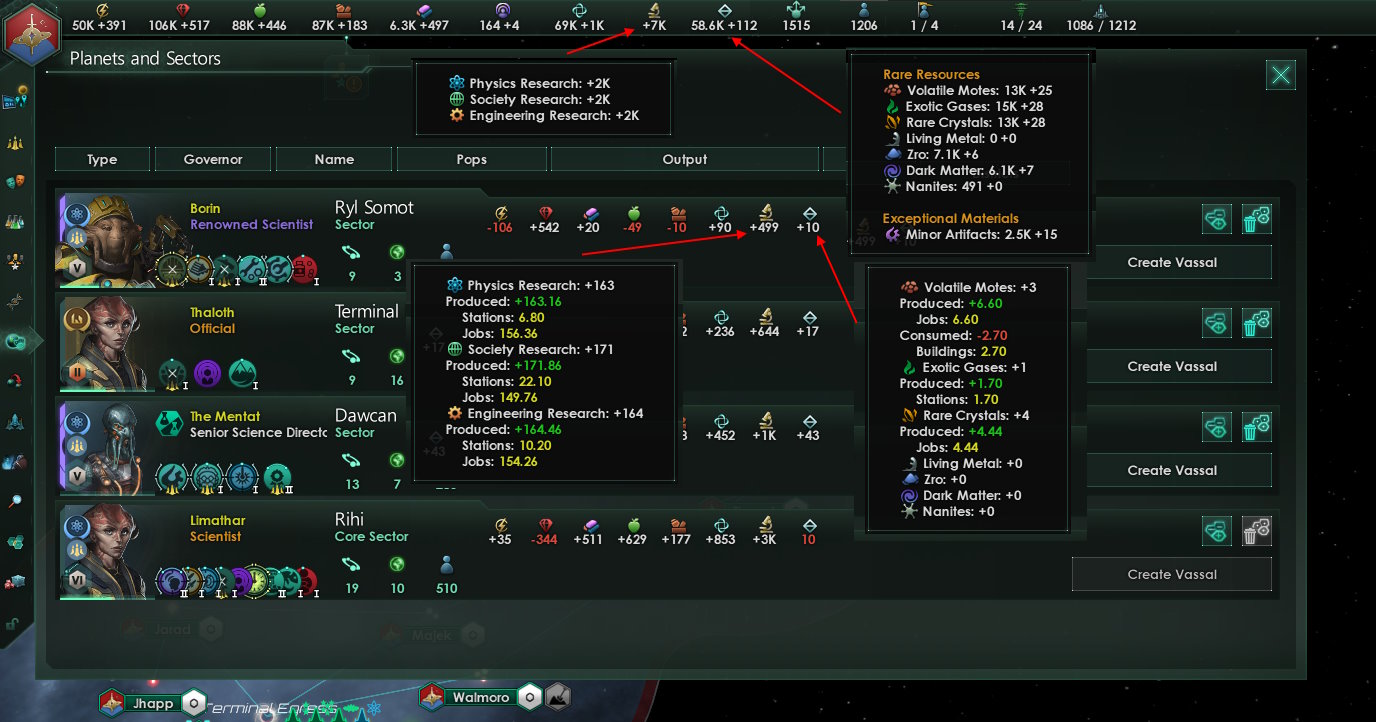Click the naval capacity icon in the top bar
Screen dimensions: 1376x722
point(1100,11)
